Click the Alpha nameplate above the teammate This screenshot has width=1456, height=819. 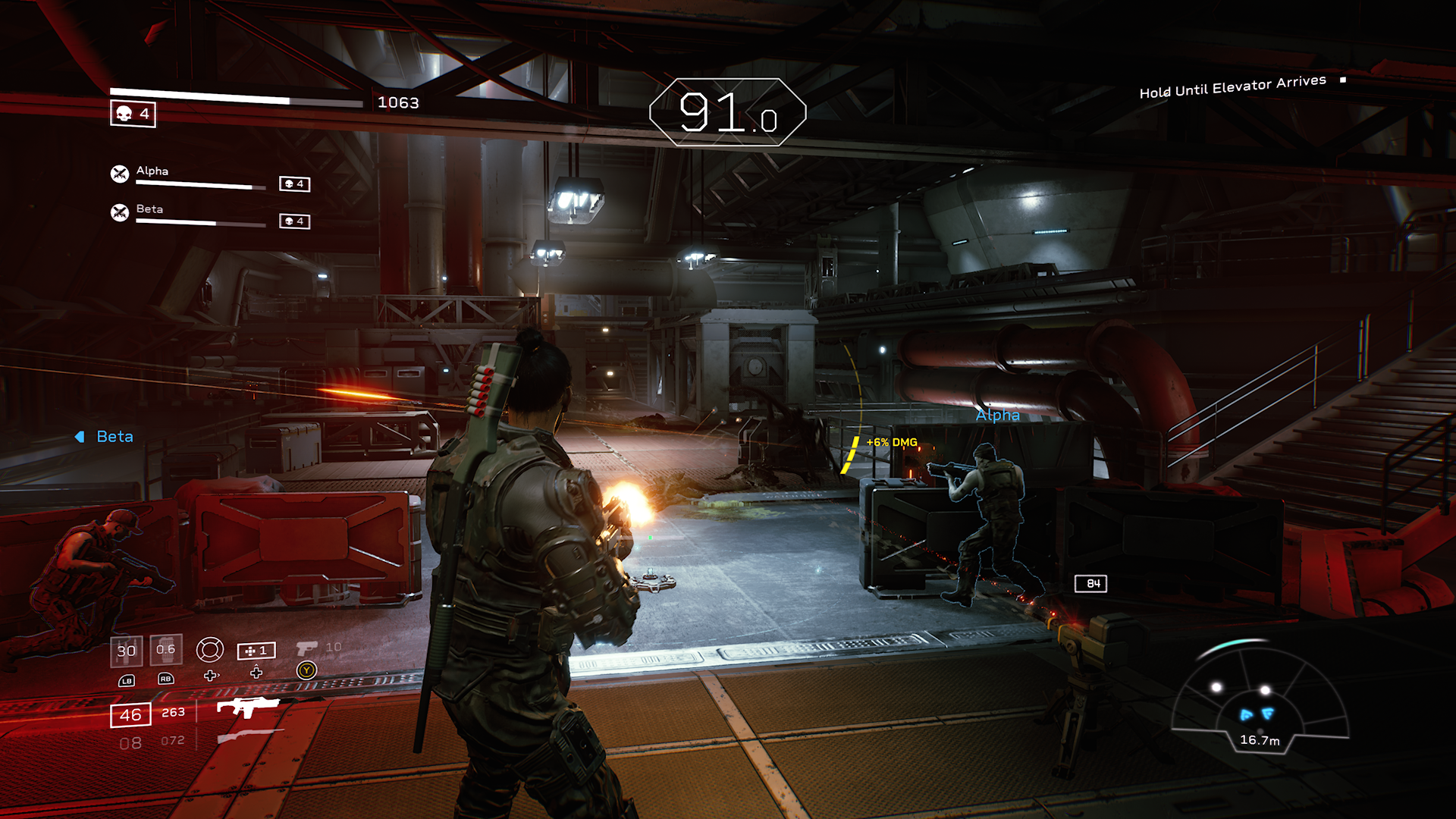tap(997, 416)
